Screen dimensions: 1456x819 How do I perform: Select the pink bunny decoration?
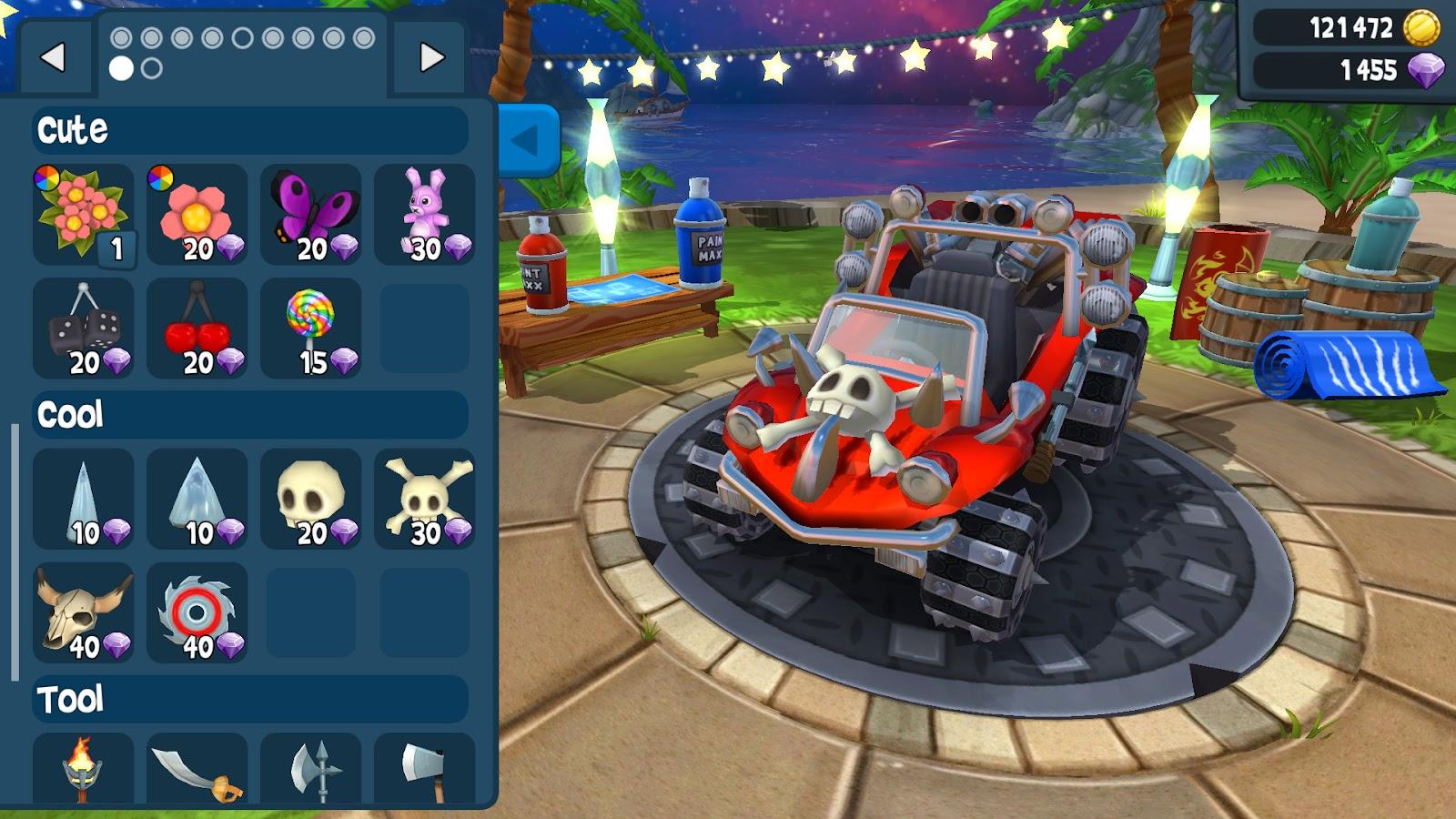[x=424, y=215]
